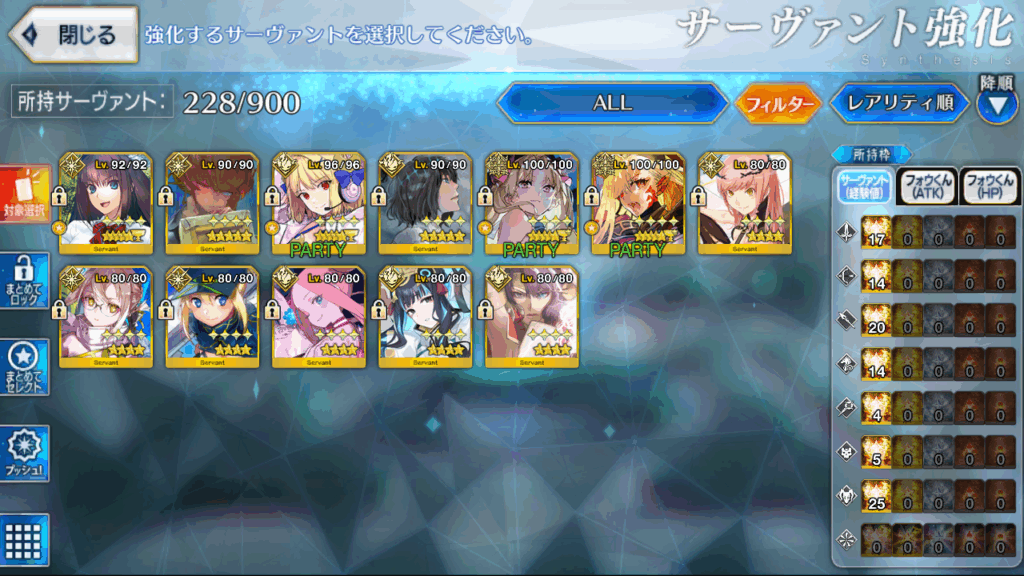Toggle the 降順 descending order arrow
This screenshot has height=576, width=1024.
[995, 105]
